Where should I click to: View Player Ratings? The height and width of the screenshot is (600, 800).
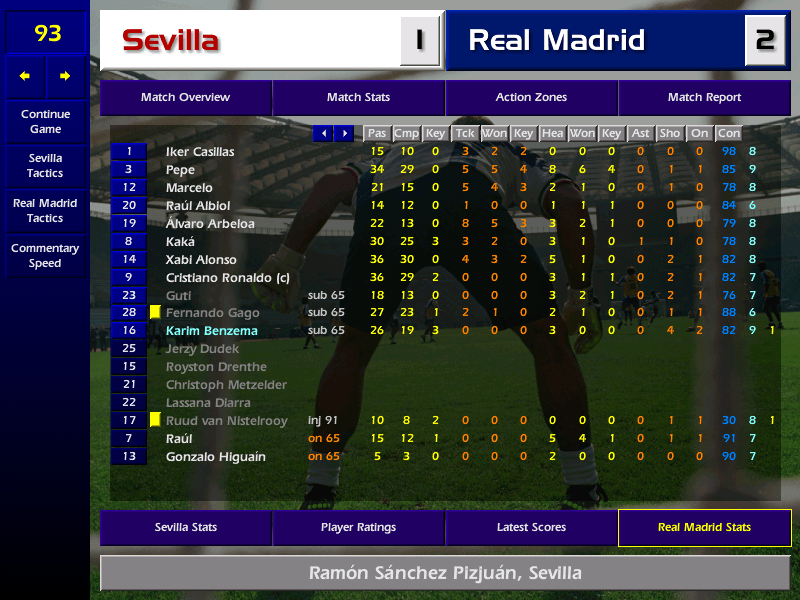click(358, 527)
